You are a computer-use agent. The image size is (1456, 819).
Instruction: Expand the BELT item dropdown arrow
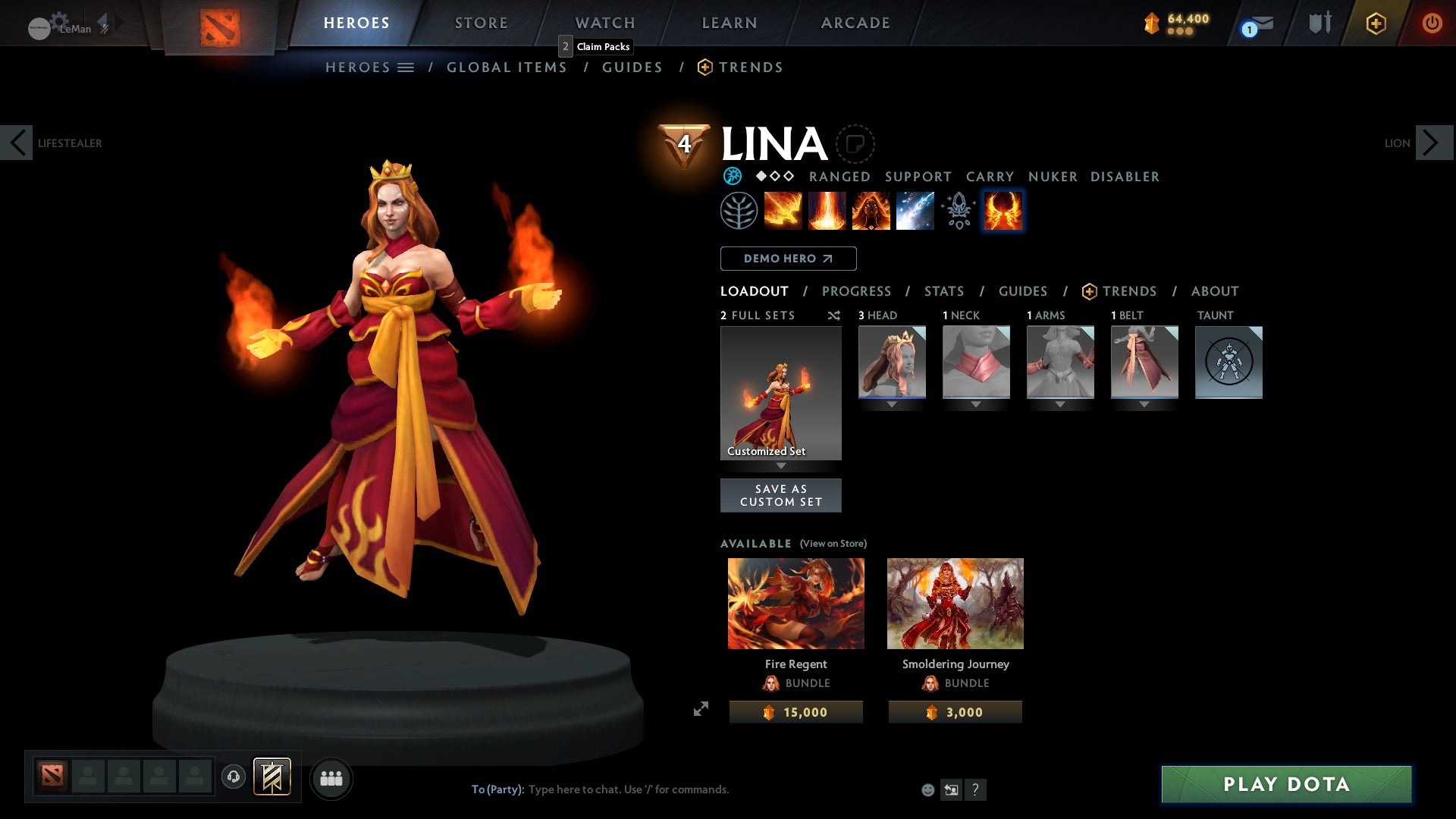click(1144, 404)
